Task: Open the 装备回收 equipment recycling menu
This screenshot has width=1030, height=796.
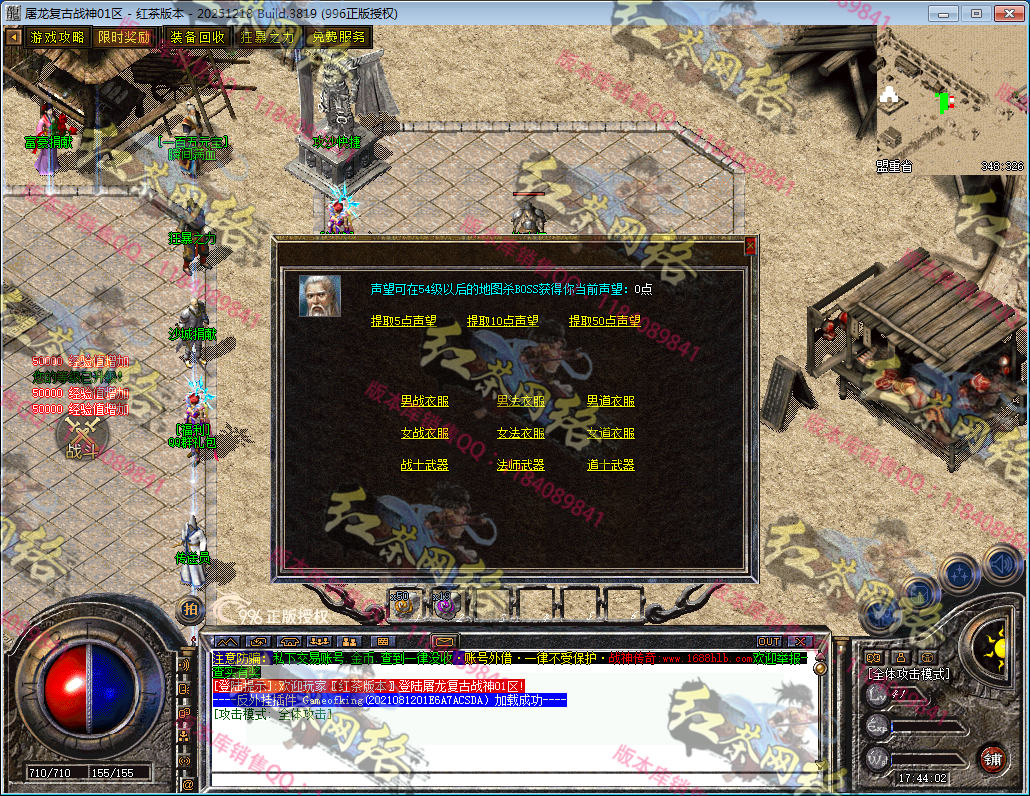Action: point(197,37)
